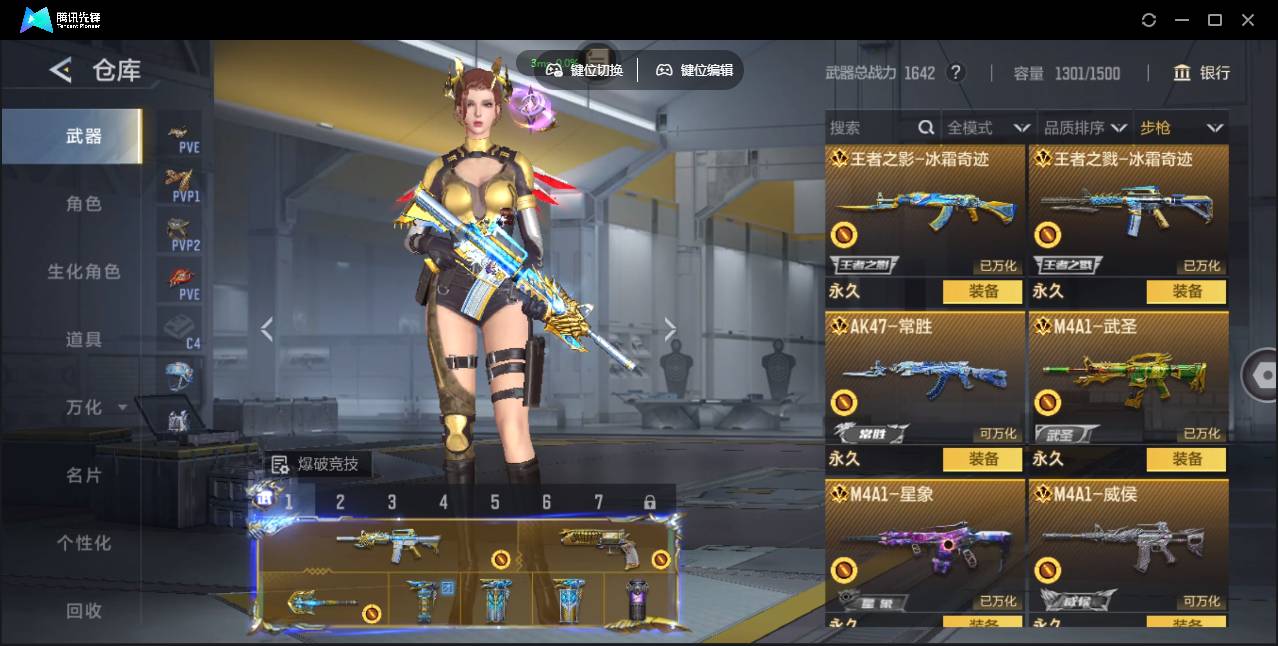Equip the 王者之影-冰霜奇迹 rifle

click(982, 291)
